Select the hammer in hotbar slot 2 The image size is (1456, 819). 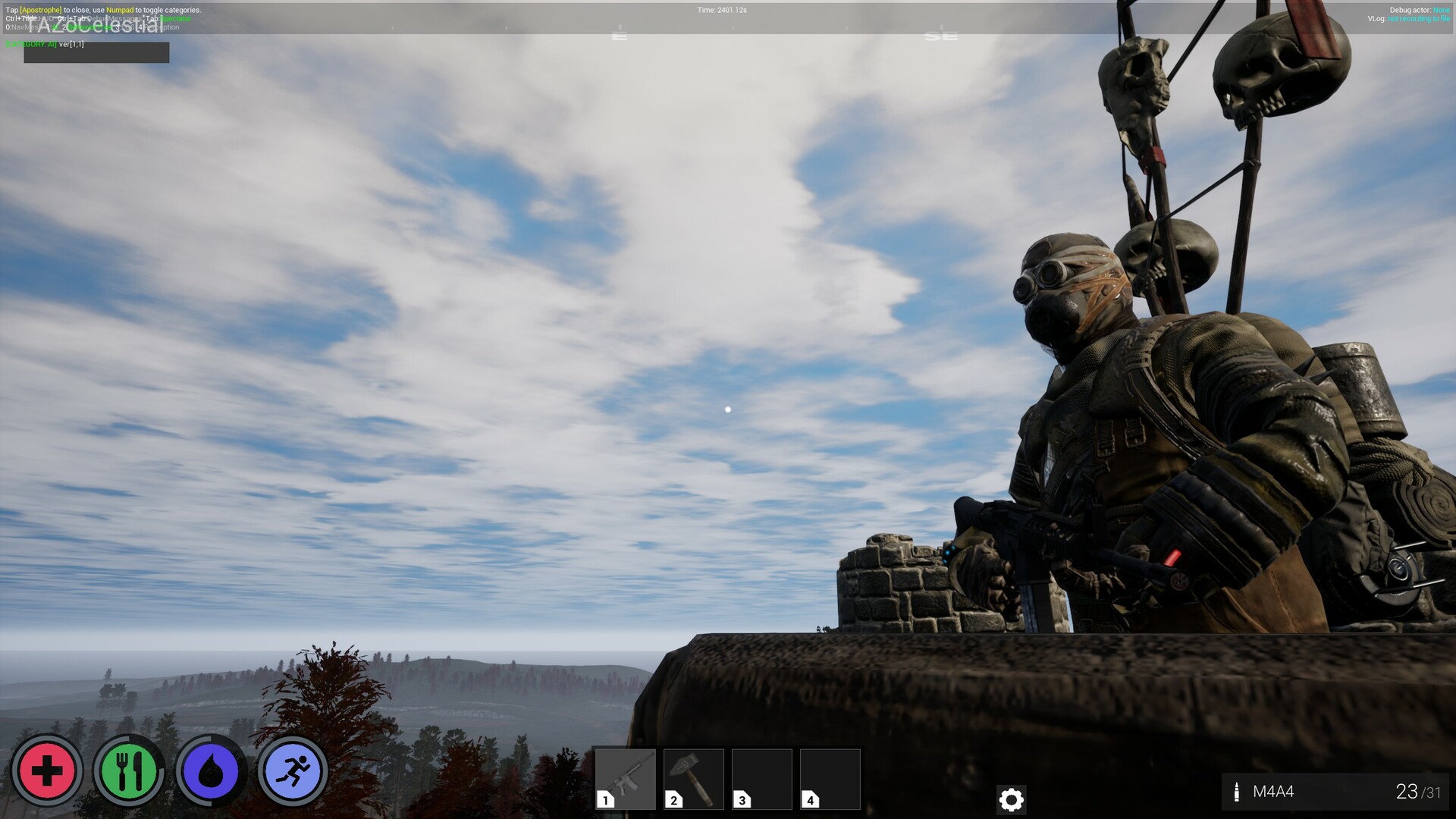tap(694, 779)
